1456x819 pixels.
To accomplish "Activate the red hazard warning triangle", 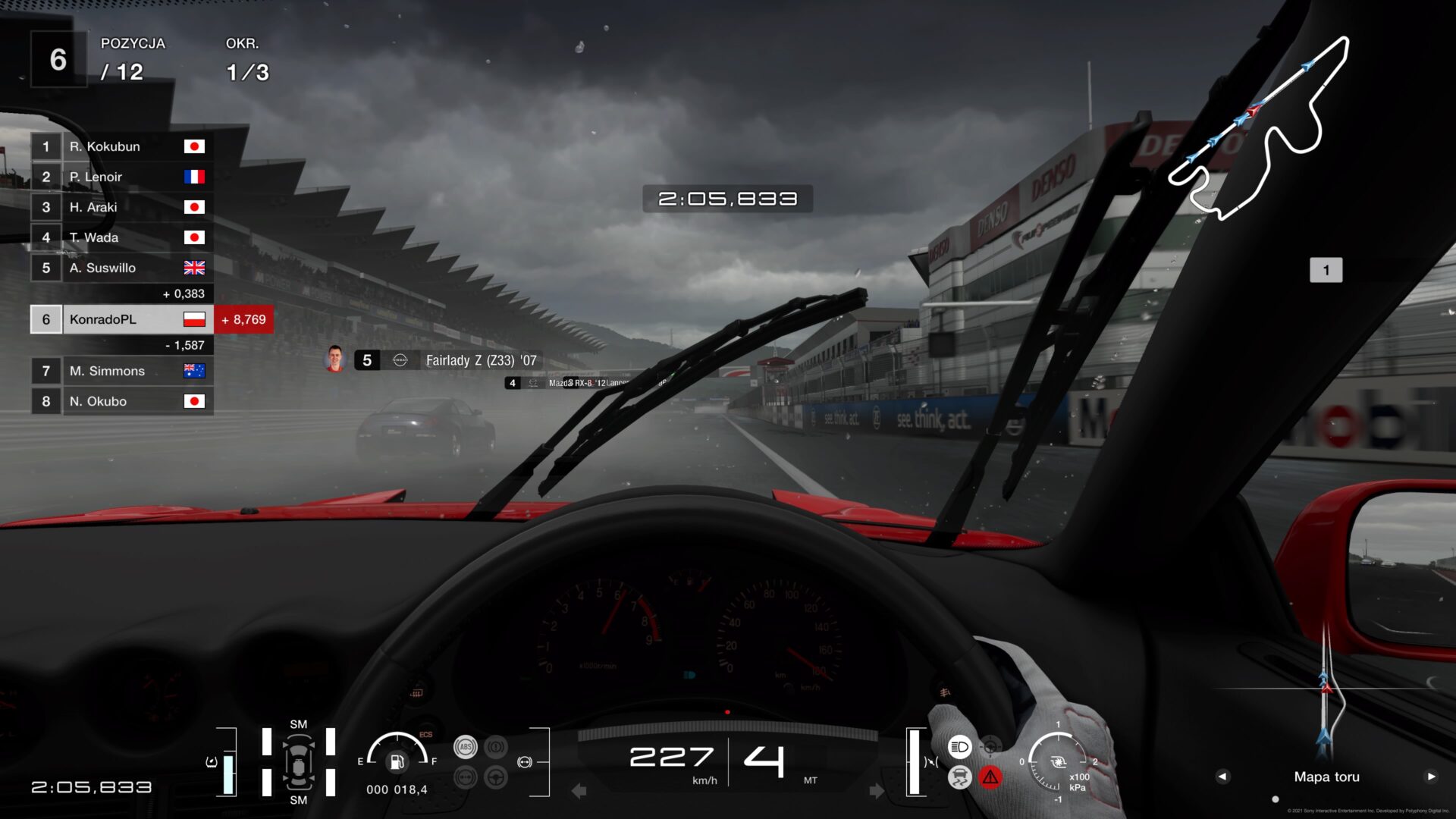I will point(990,777).
